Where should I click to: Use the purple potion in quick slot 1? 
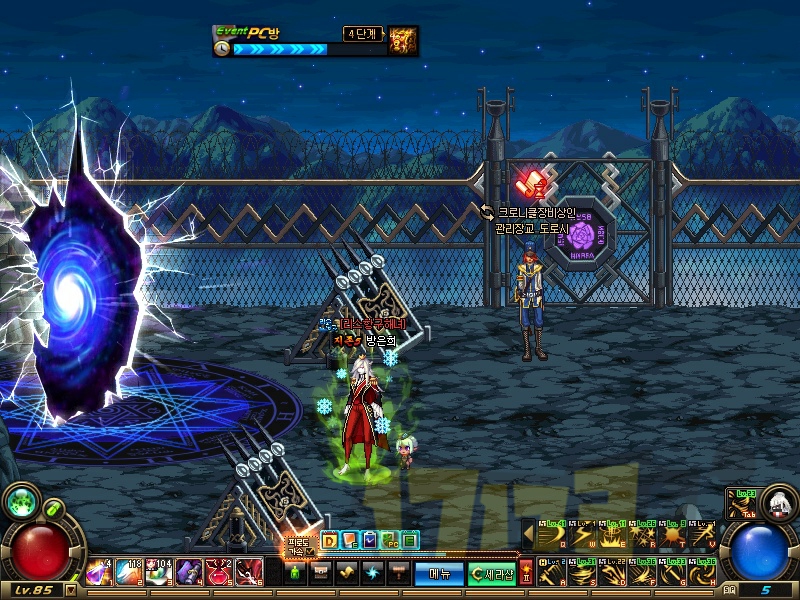click(x=100, y=572)
